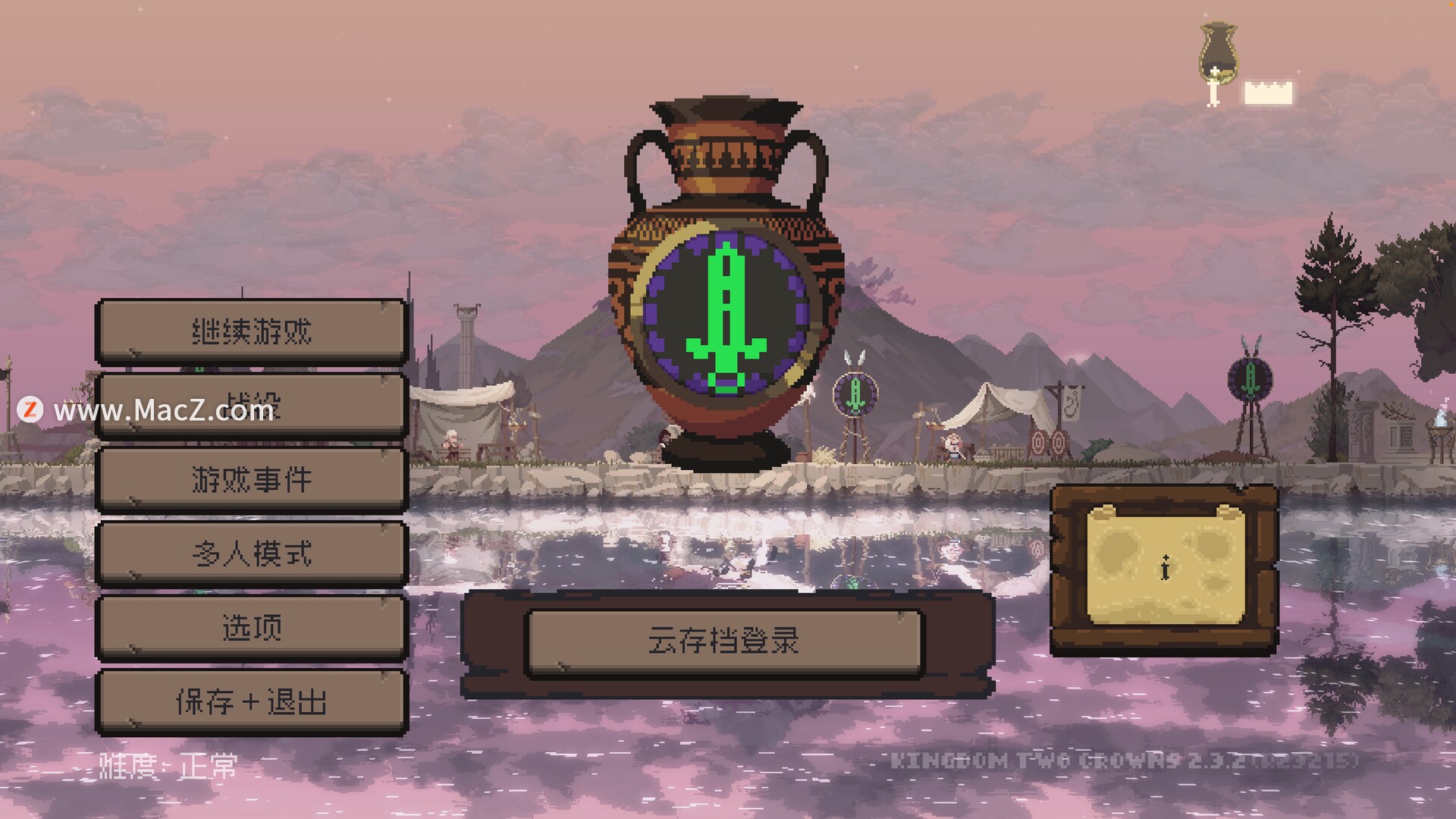Choose 继续游戏 to continue the game
This screenshot has height=819, width=1456.
tap(252, 331)
